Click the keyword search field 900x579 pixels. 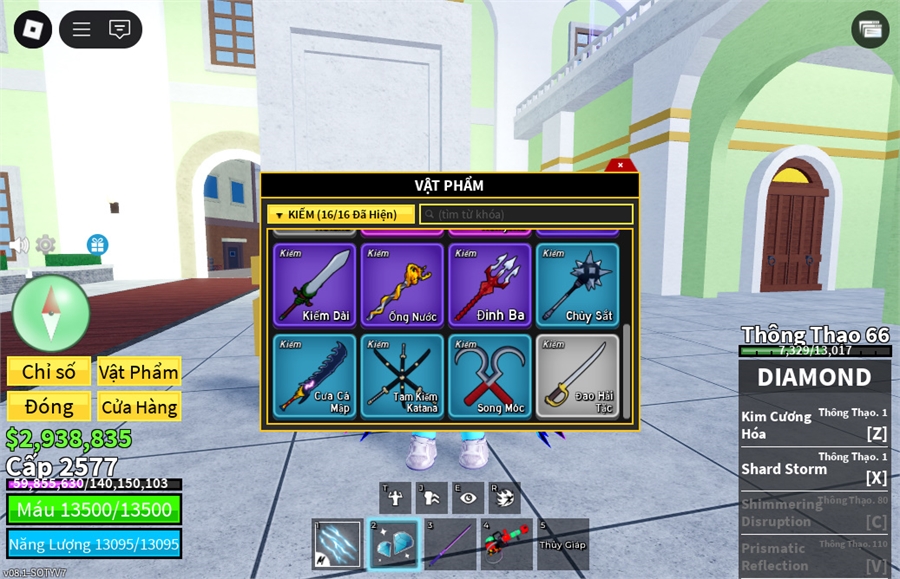[x=526, y=214]
